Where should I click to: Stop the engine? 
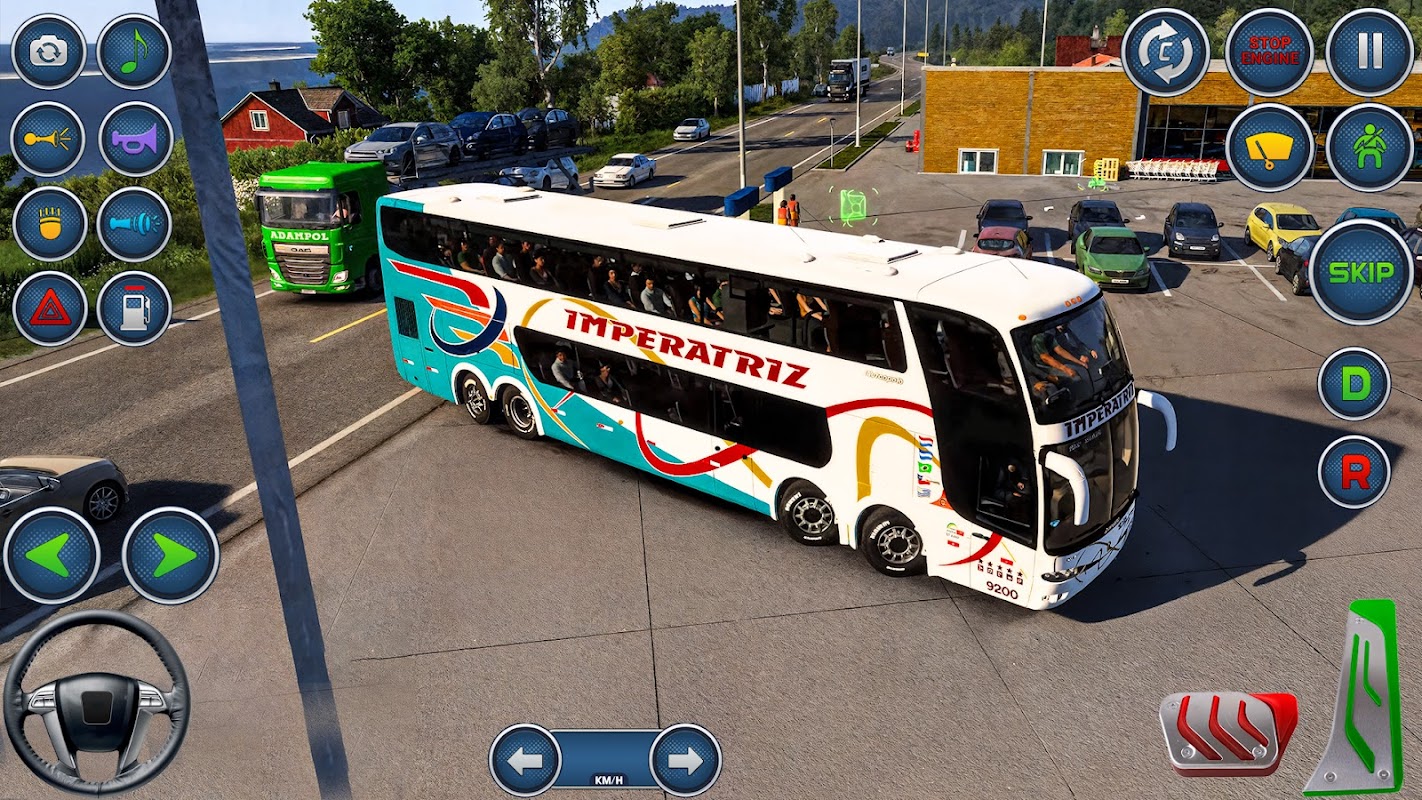(x=1269, y=52)
